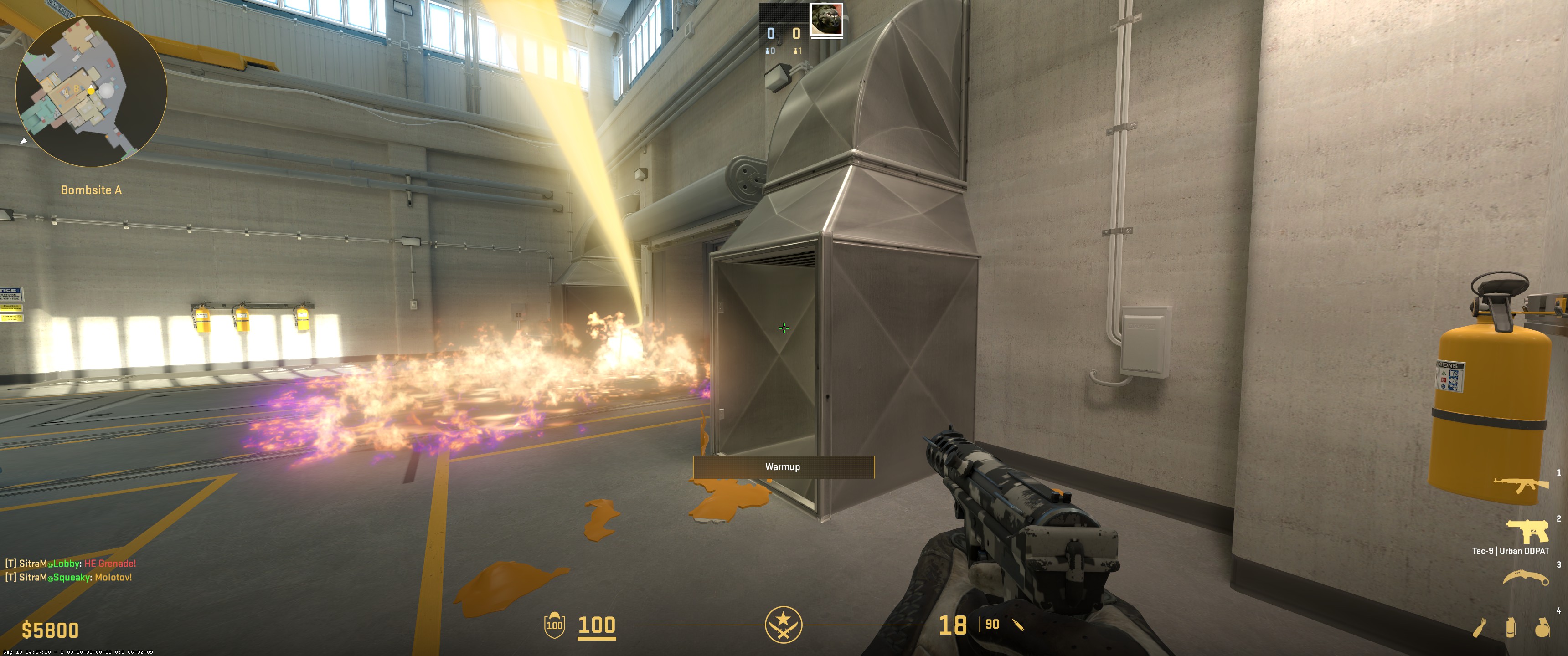Click the player avatar photo on the scoreboard
1568x656 pixels.
coord(827,19)
